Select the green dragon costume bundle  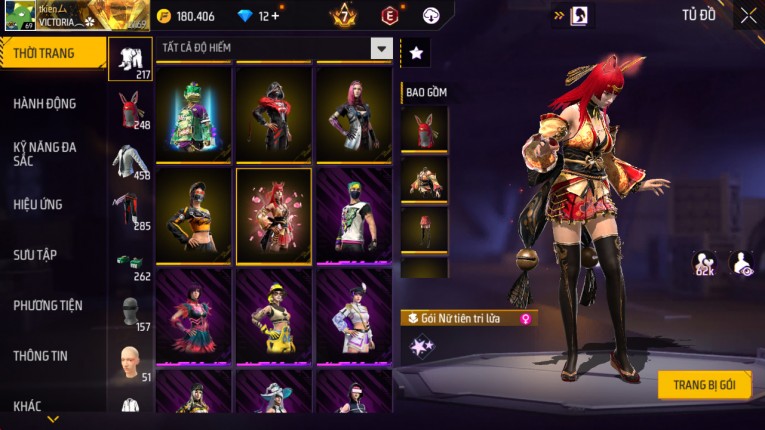(193, 113)
